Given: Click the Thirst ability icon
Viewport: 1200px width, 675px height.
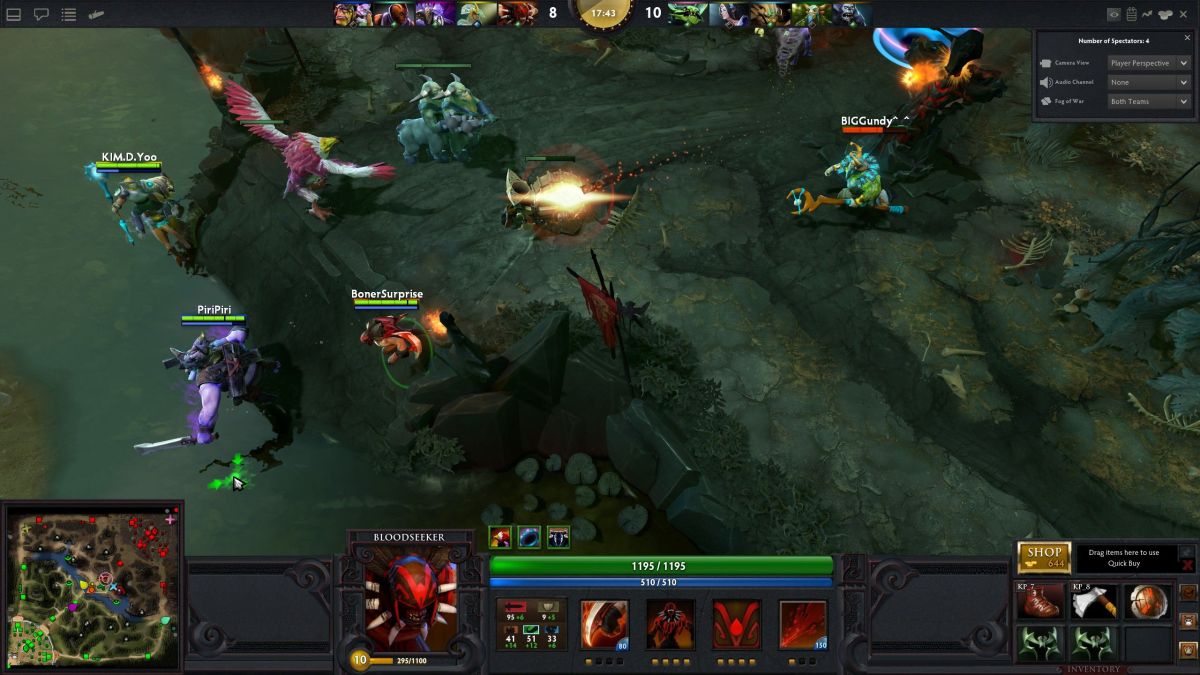Looking at the screenshot, I should (x=737, y=624).
